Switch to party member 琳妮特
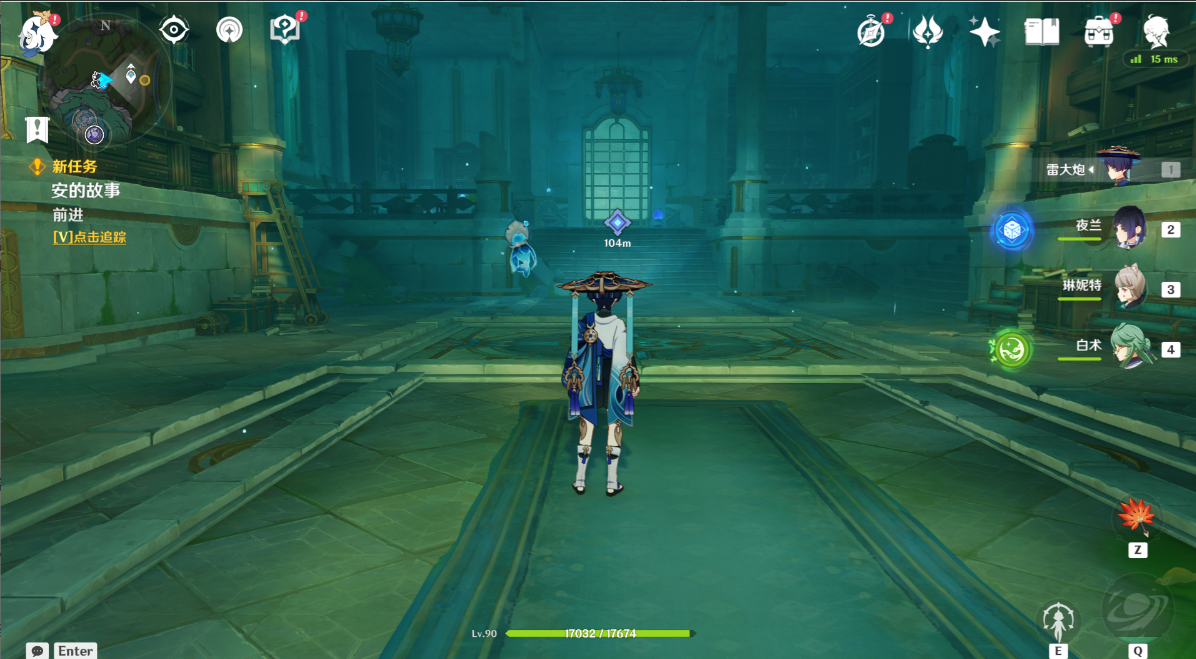The width and height of the screenshot is (1196, 659). pyautogui.click(x=1129, y=288)
